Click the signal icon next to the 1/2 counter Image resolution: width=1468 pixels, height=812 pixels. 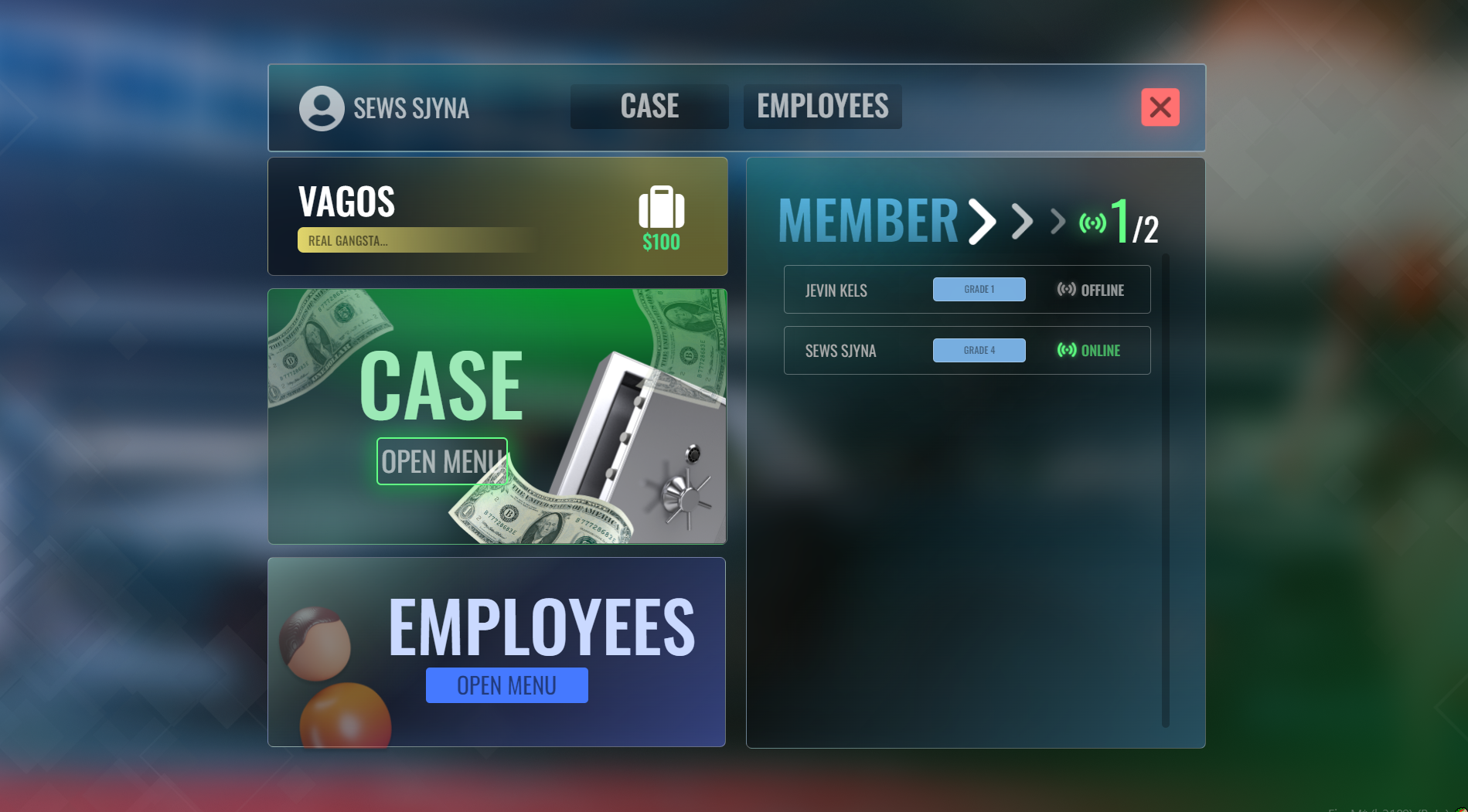point(1092,222)
